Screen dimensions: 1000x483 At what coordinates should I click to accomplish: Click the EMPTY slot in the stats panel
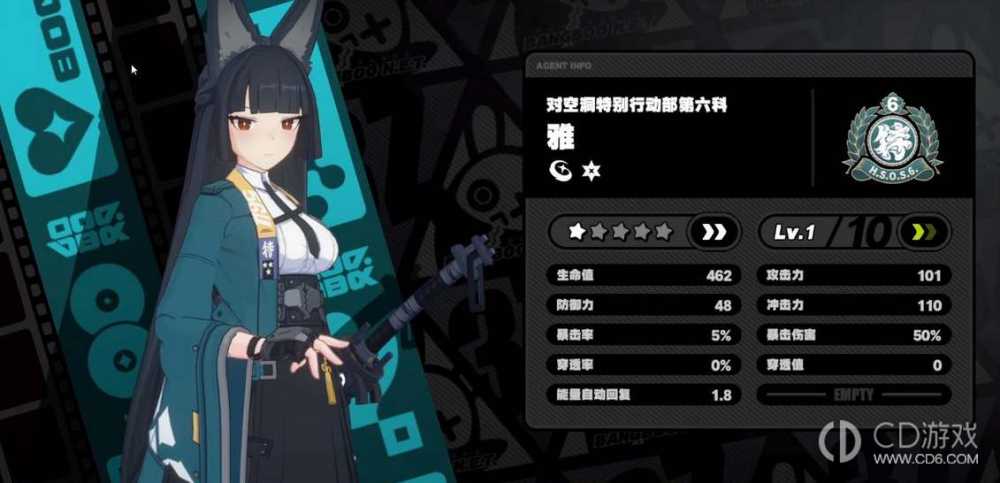click(853, 395)
